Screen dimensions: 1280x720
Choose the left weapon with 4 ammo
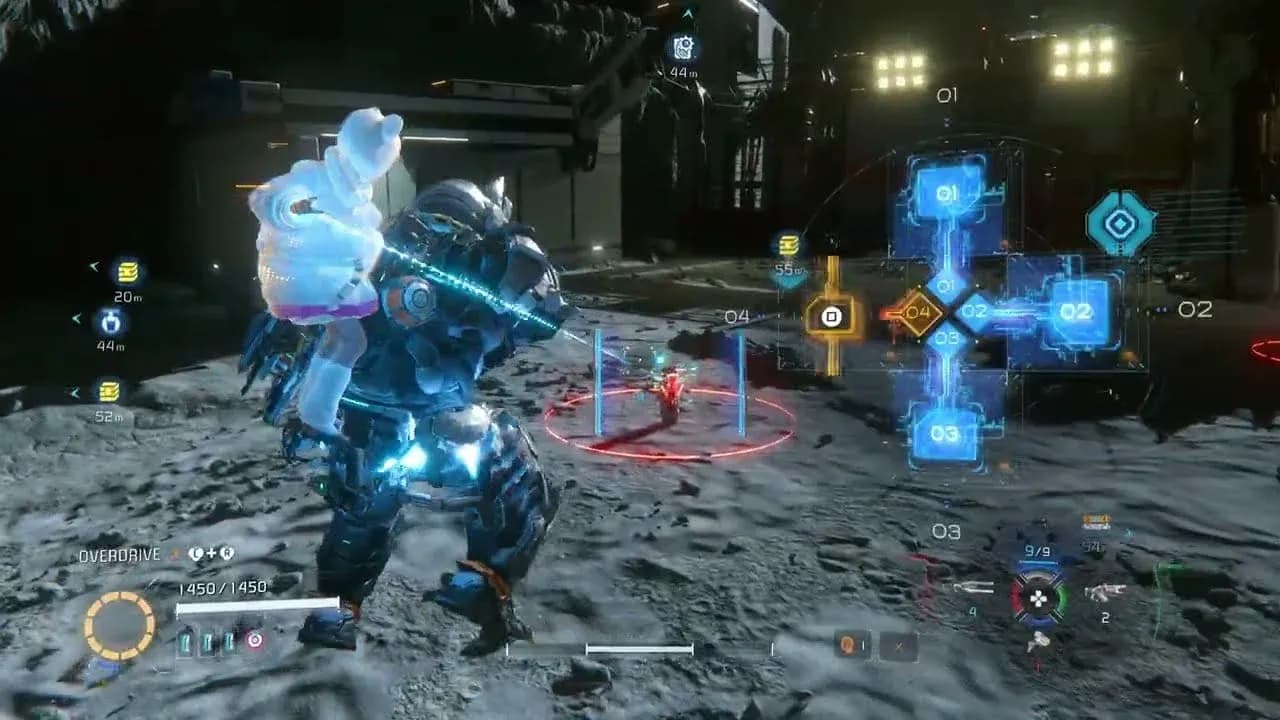coord(972,588)
